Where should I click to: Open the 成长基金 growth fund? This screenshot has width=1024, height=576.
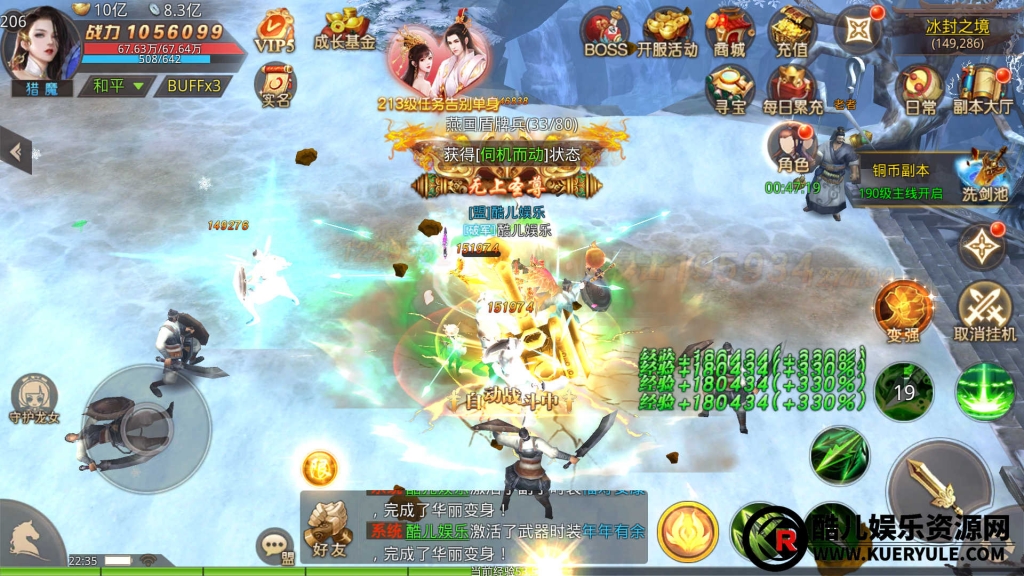coord(344,30)
